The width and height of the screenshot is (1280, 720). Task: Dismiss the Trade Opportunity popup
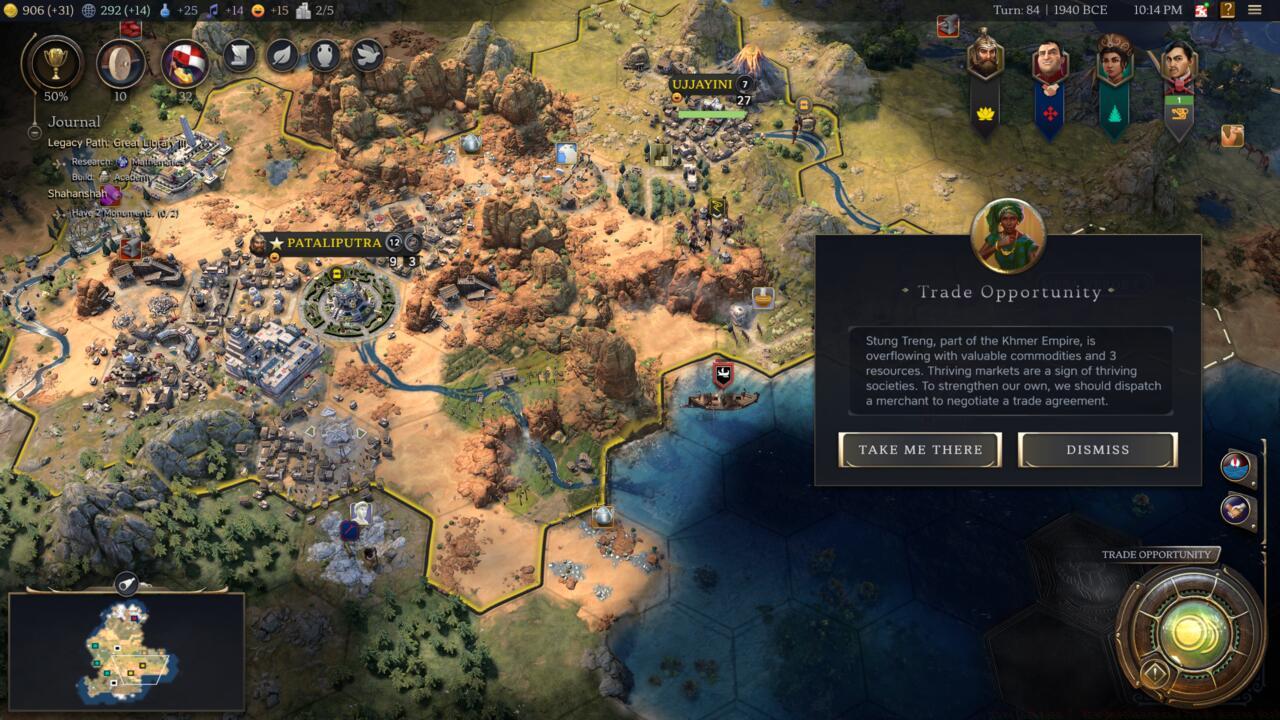[x=1097, y=450]
